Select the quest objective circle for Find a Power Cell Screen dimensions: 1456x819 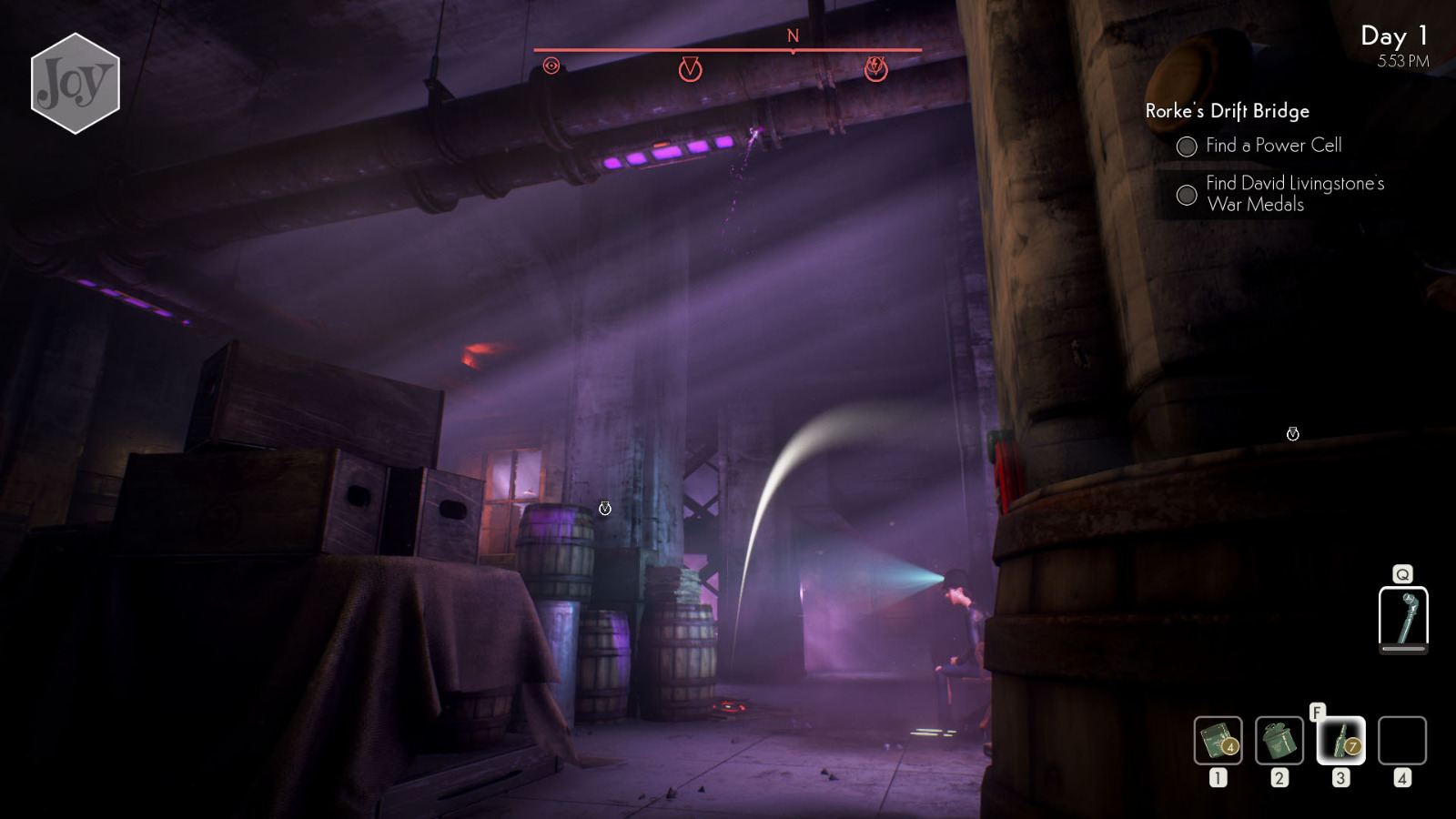click(x=1187, y=145)
